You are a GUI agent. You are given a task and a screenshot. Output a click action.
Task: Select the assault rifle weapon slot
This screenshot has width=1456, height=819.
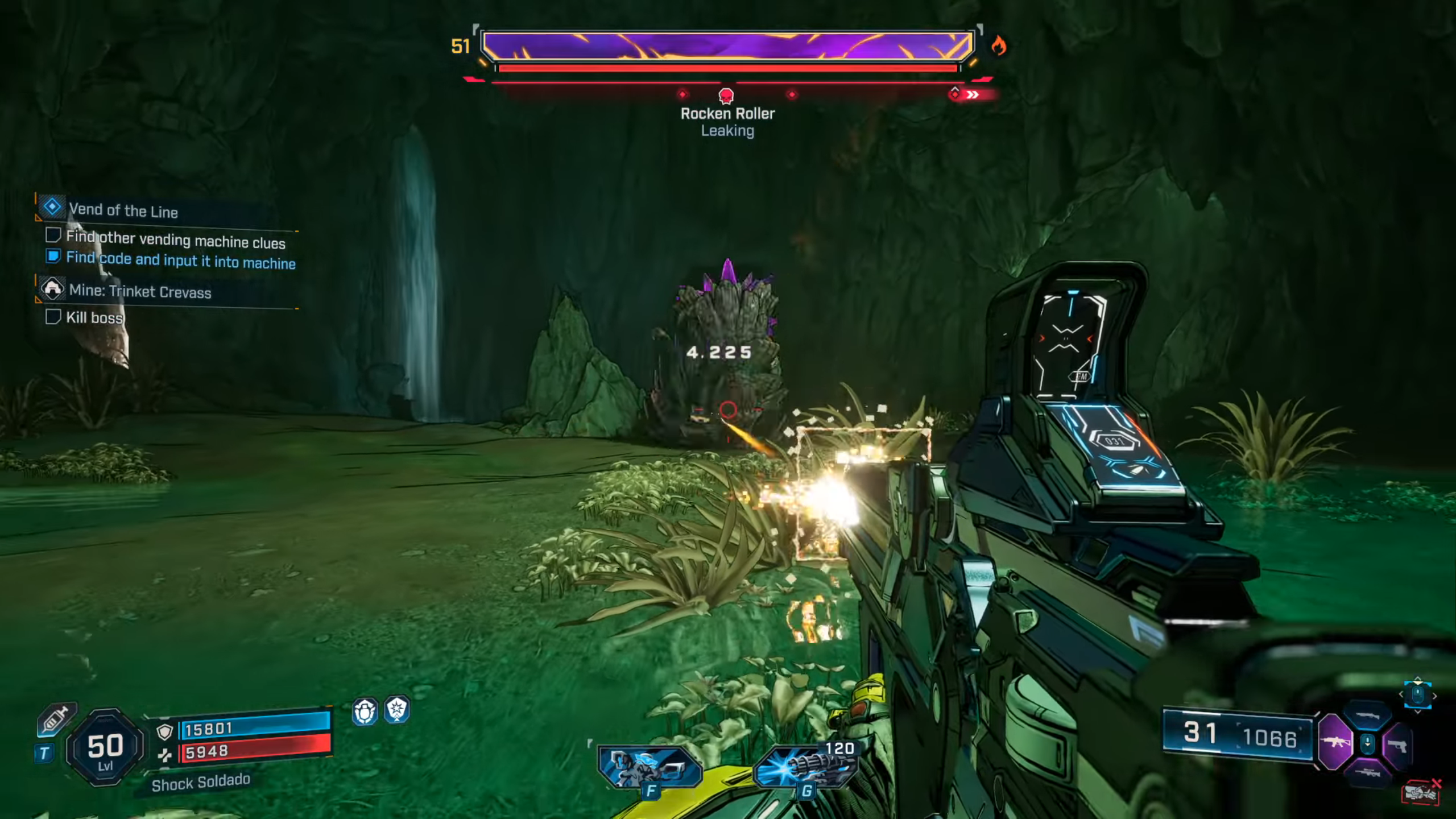1335,742
